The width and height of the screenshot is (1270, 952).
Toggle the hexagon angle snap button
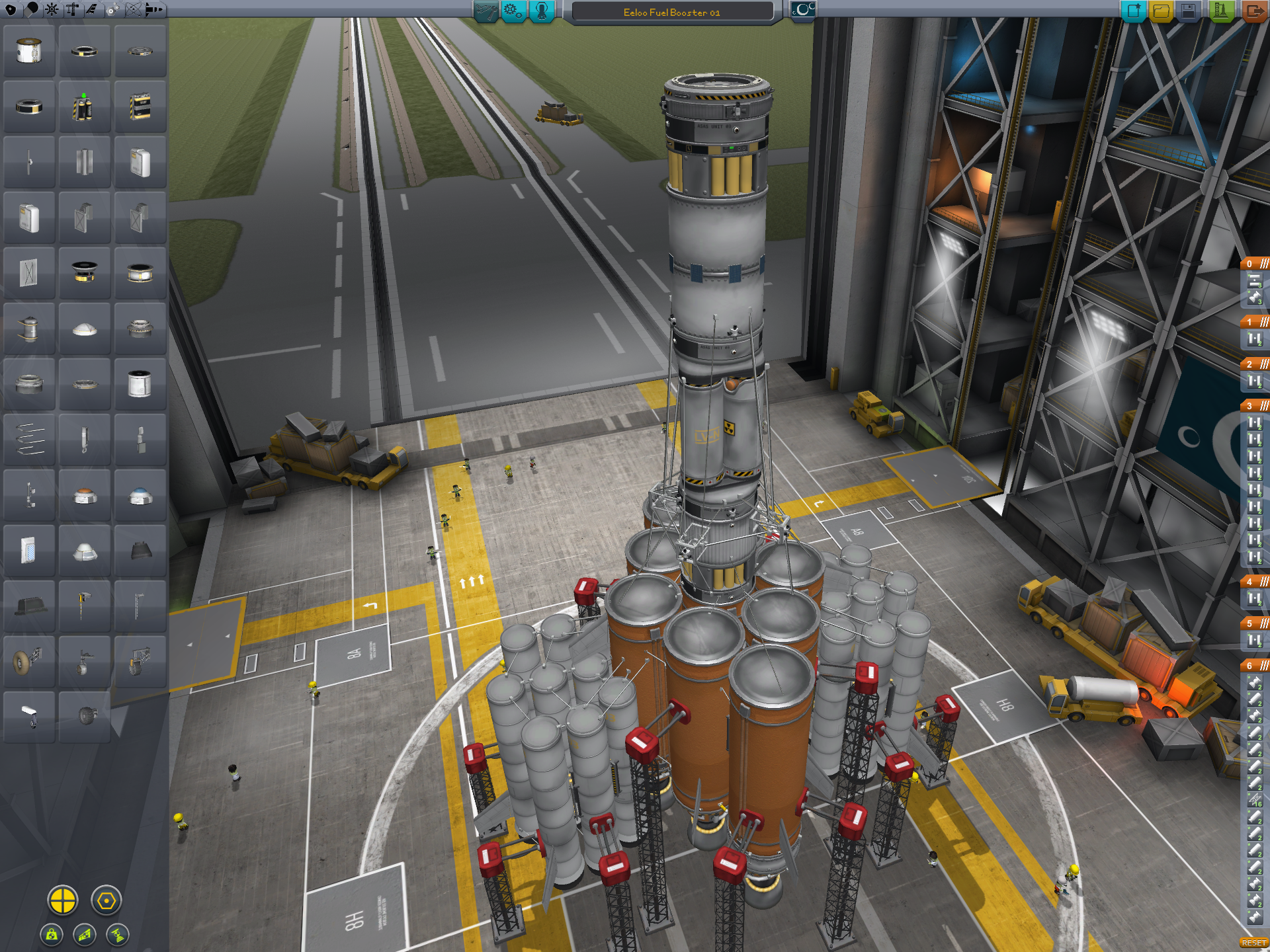click(106, 900)
